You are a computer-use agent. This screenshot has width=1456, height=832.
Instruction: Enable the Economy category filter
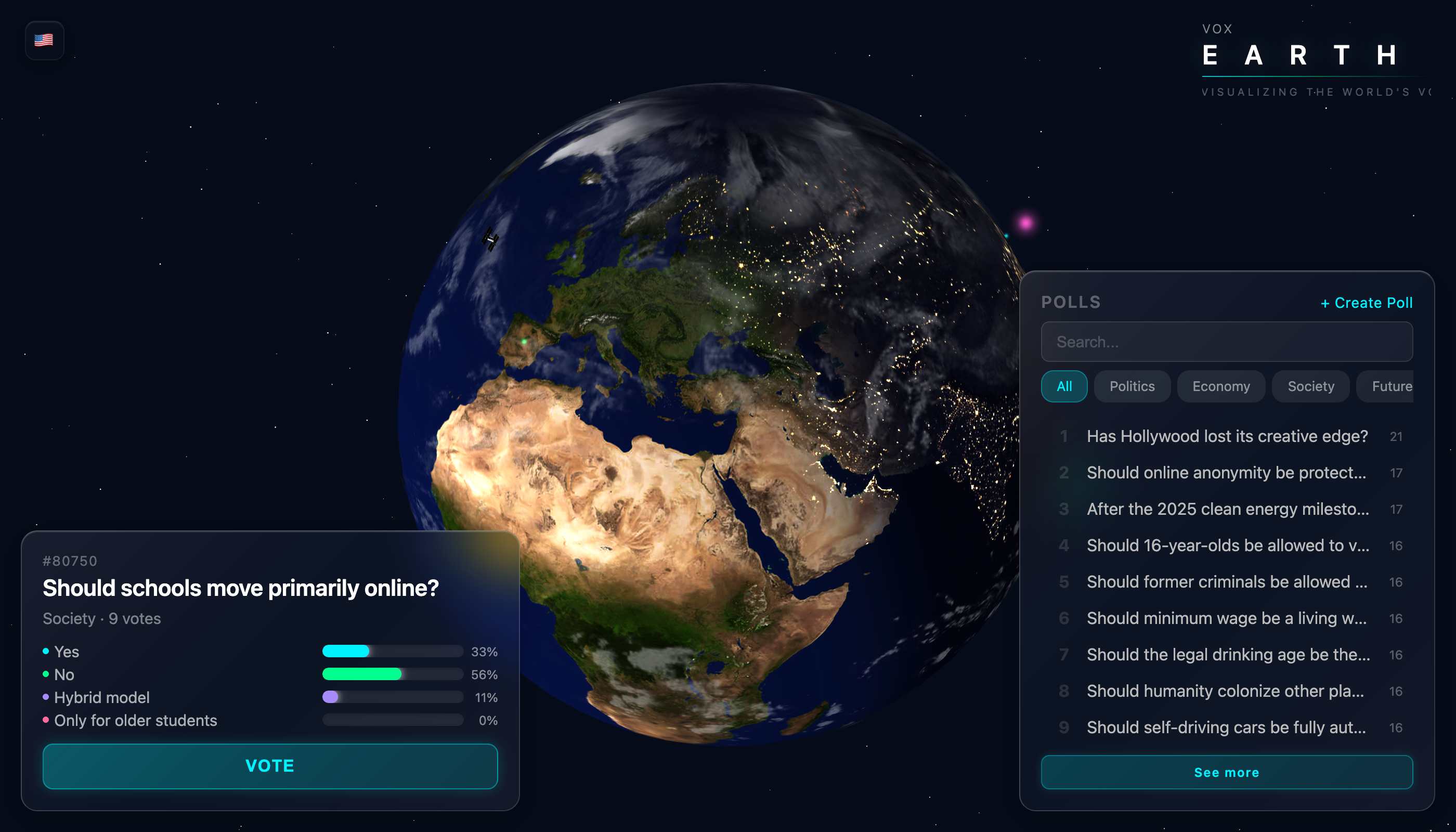click(x=1221, y=386)
